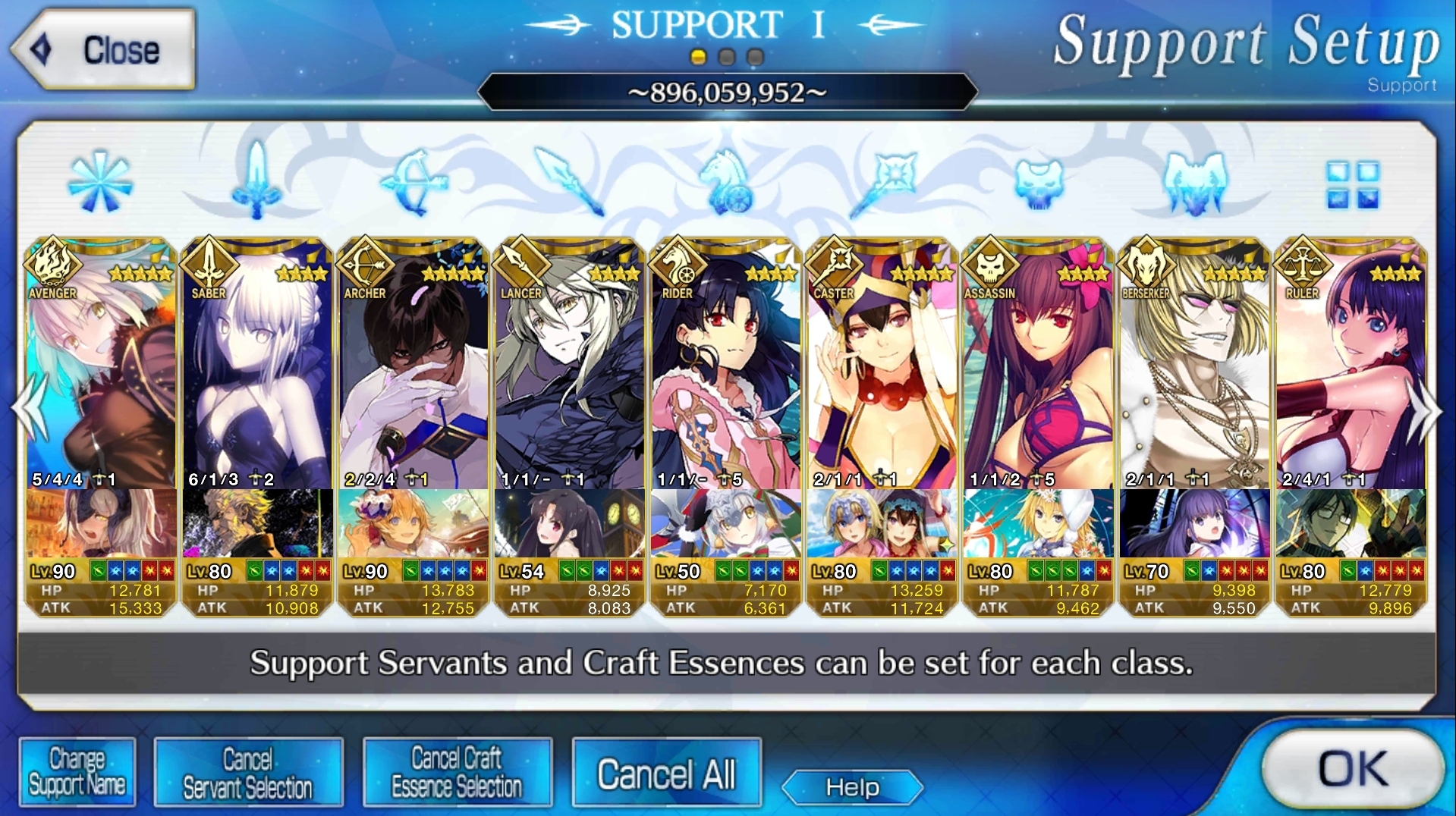Confirm the setup with OK

pos(1353,769)
